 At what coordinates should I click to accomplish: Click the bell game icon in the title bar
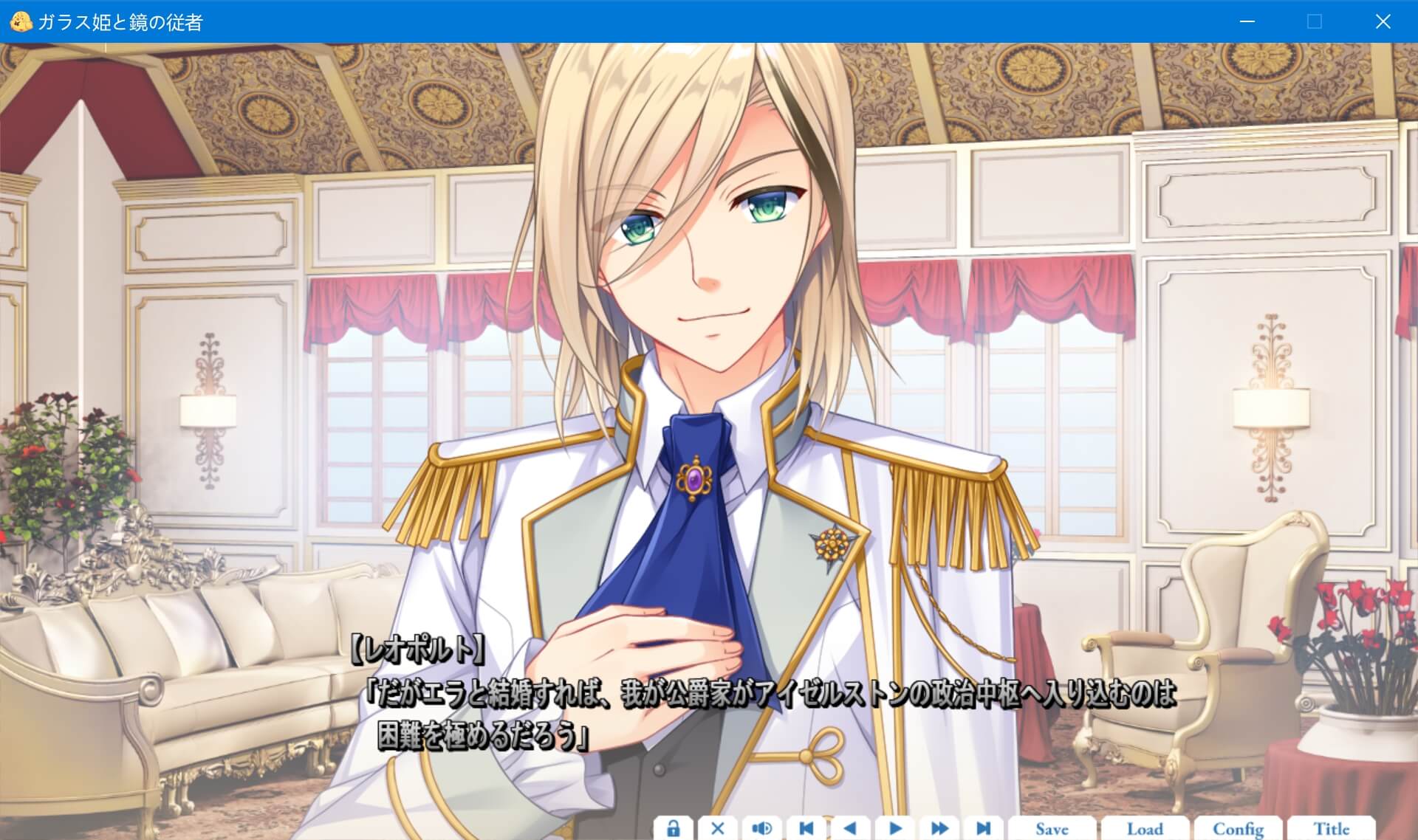pyautogui.click(x=21, y=21)
